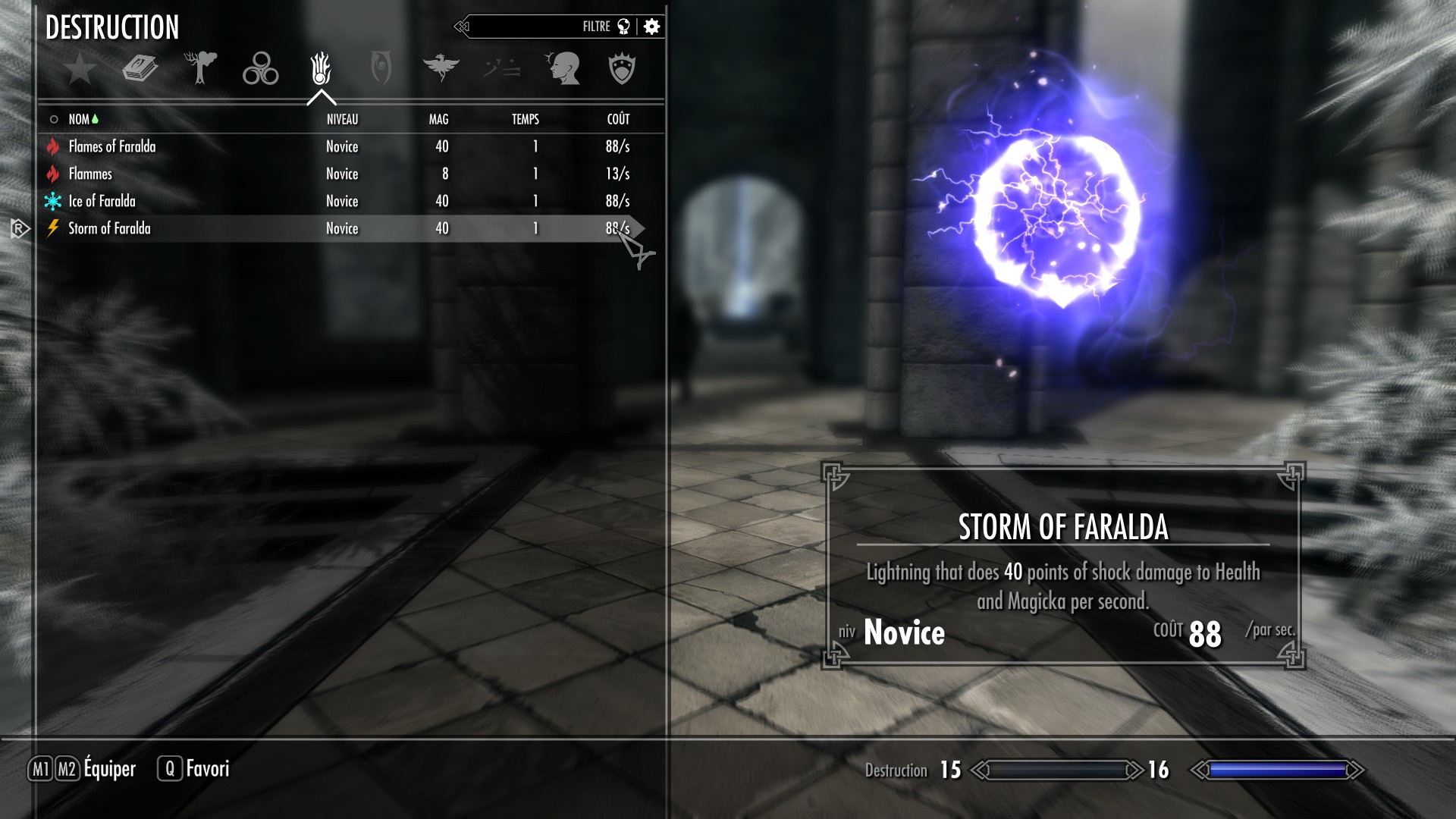Switch to the Oblivion gate magic tab
The height and width of the screenshot is (819, 1456).
(x=381, y=69)
